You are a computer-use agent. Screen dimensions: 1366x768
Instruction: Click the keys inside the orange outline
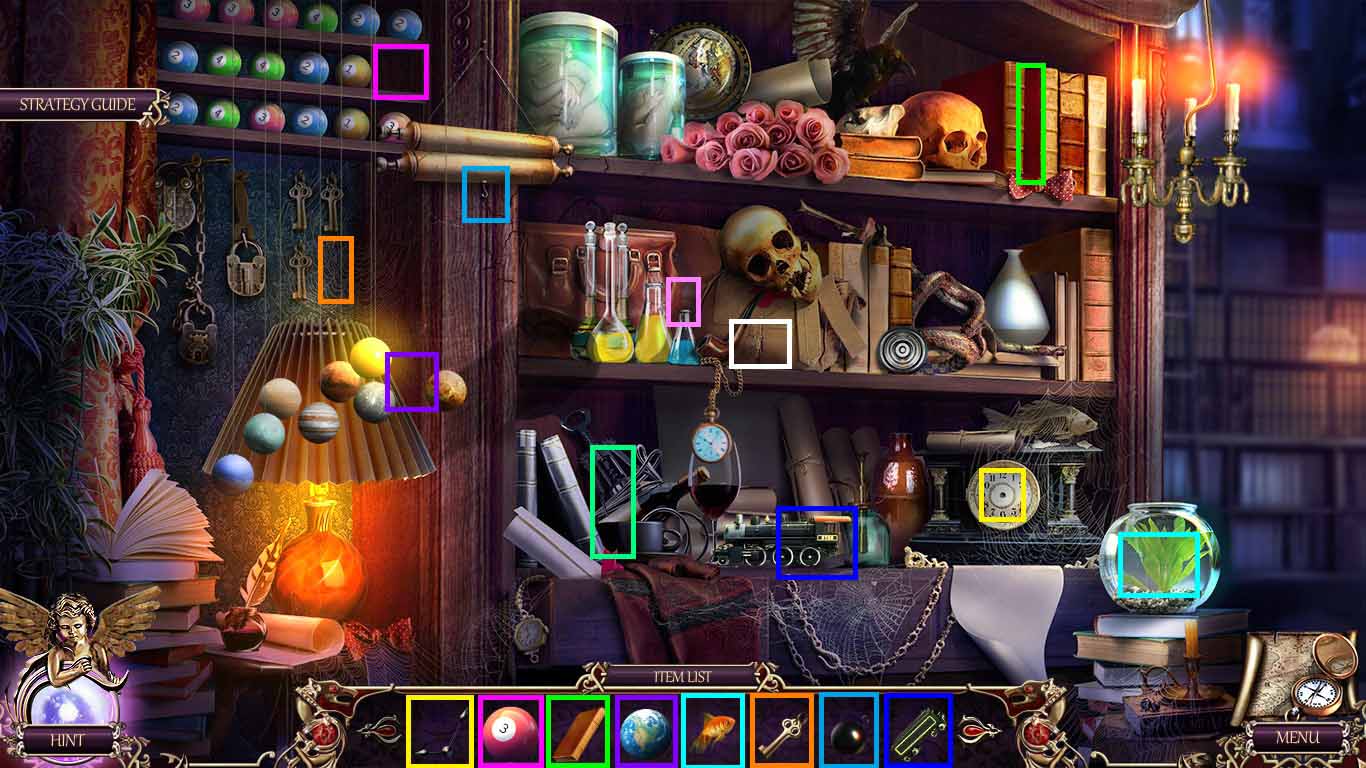[333, 272]
